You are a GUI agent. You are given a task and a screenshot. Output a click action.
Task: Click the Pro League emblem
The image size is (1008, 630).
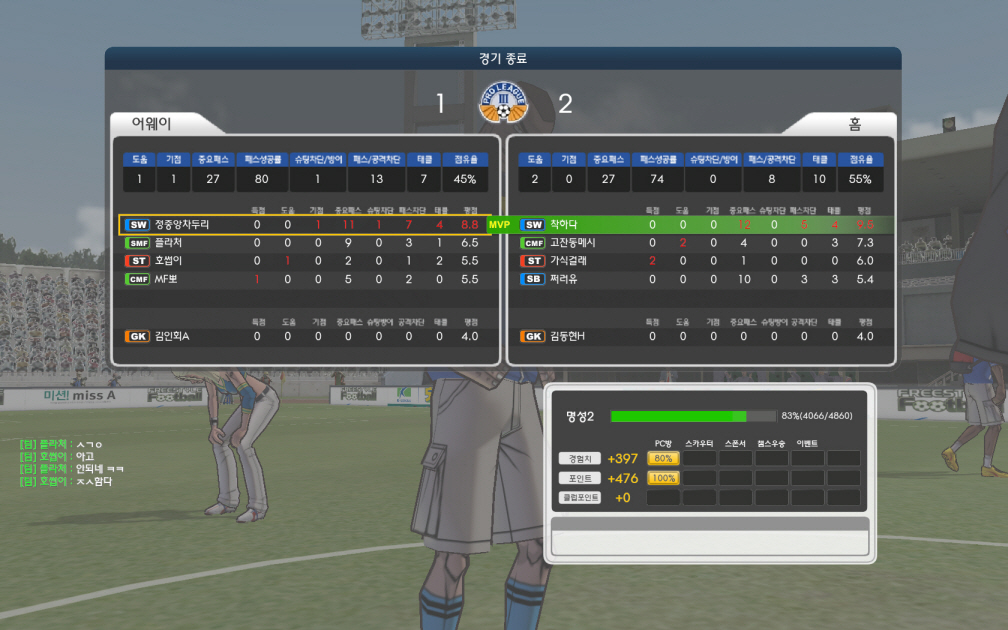pos(502,102)
